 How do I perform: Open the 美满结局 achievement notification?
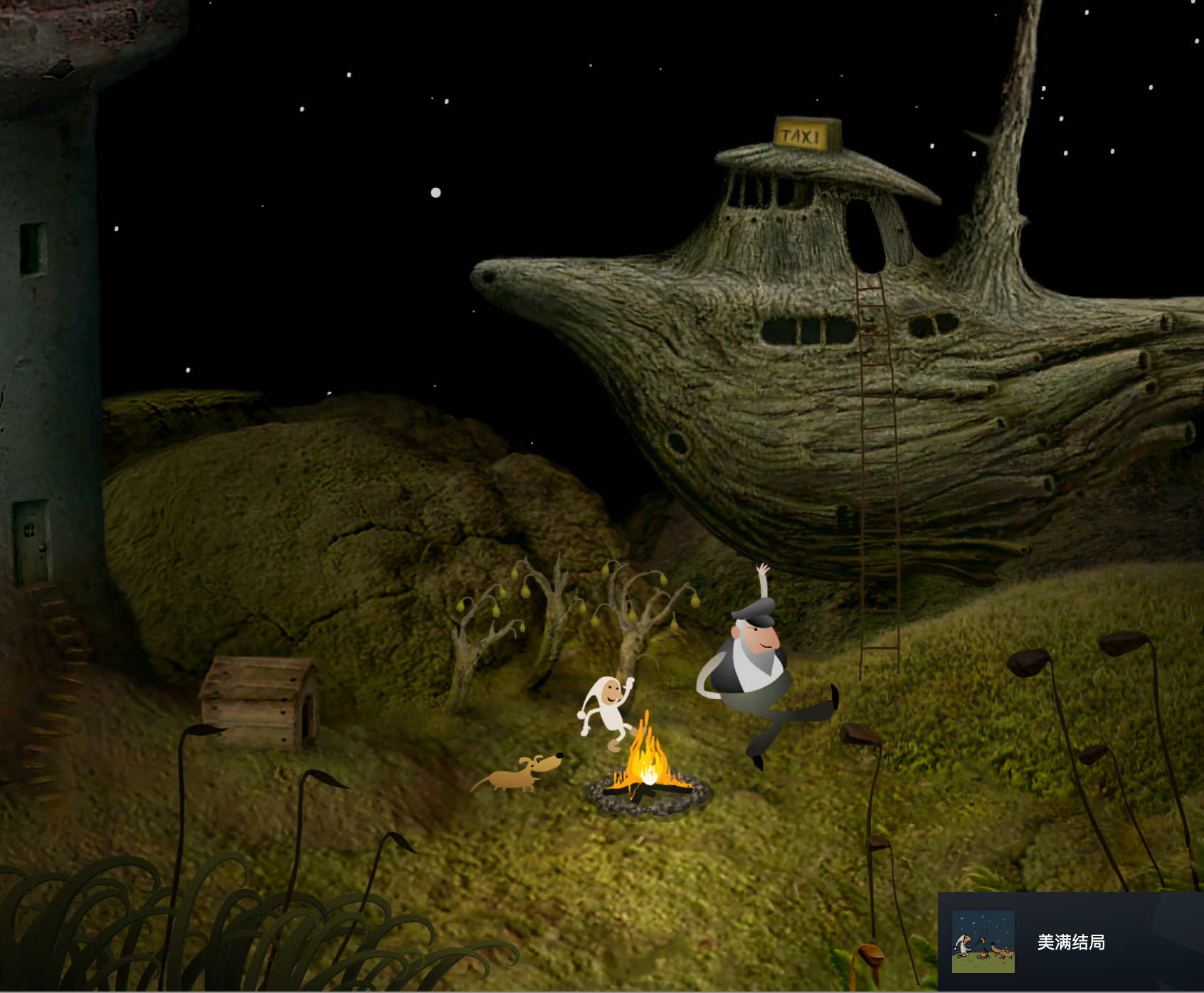[1071, 942]
